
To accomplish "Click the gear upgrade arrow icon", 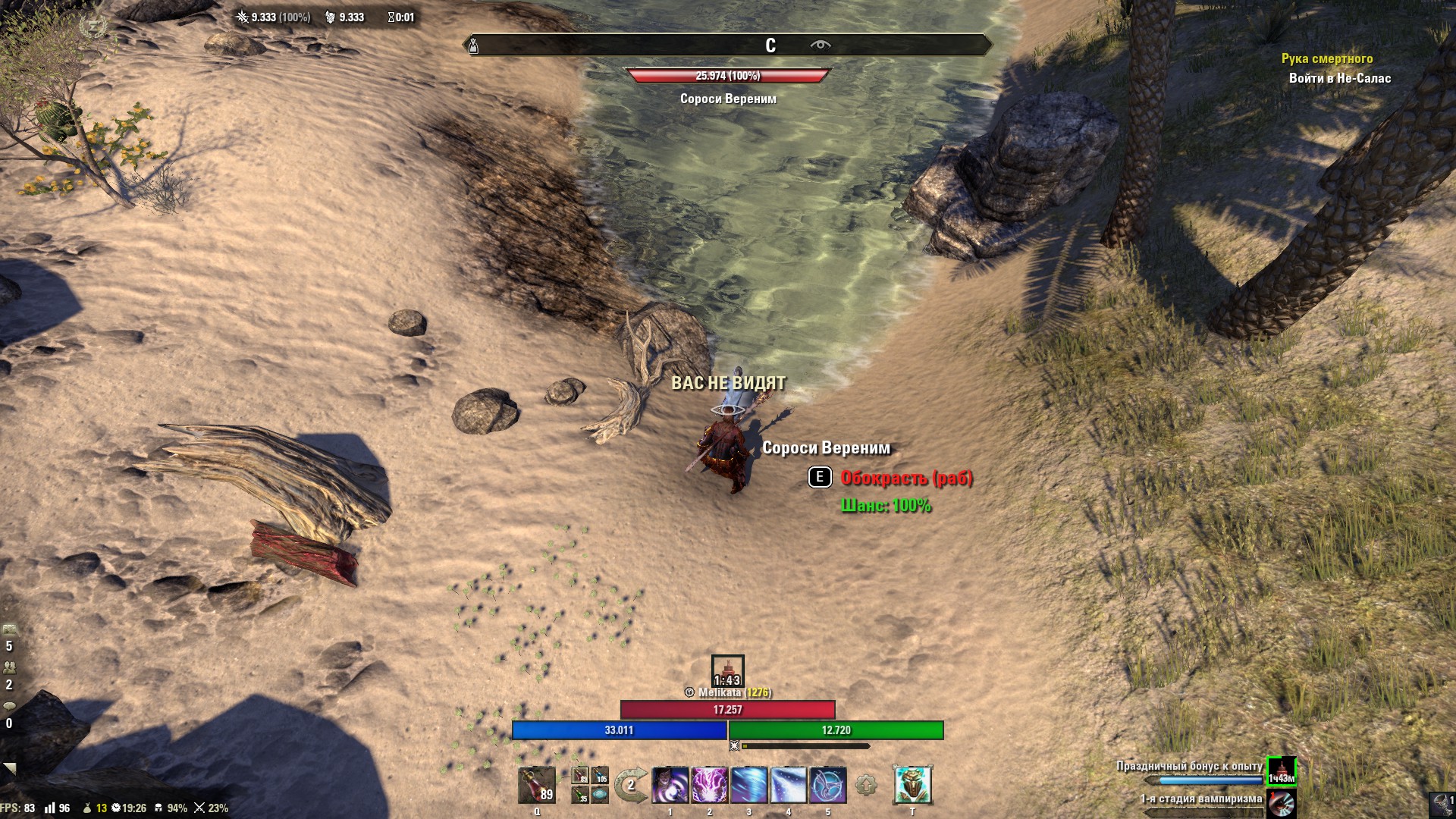I will click(866, 786).
